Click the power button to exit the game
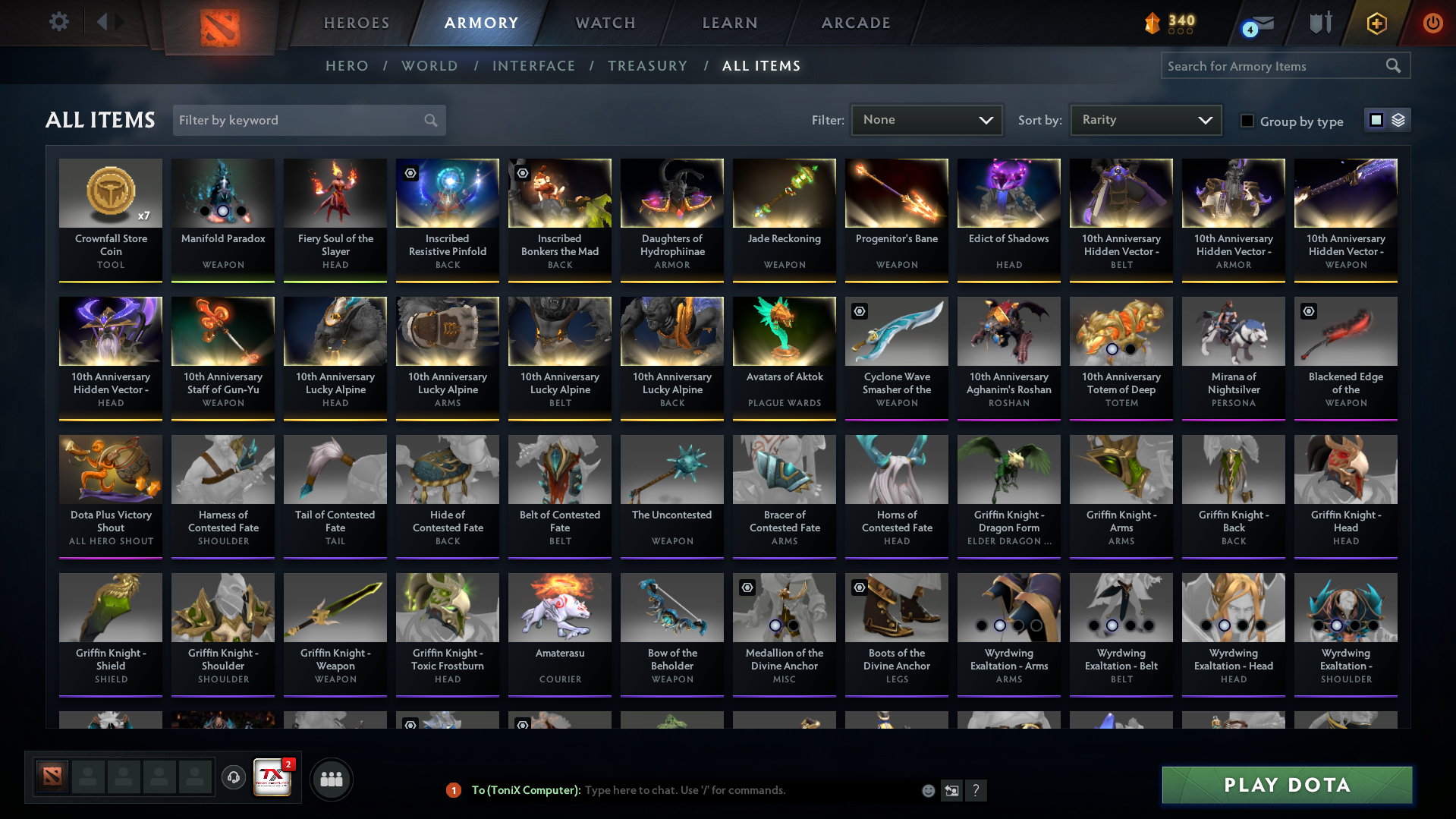This screenshot has width=1456, height=819. point(1432,23)
